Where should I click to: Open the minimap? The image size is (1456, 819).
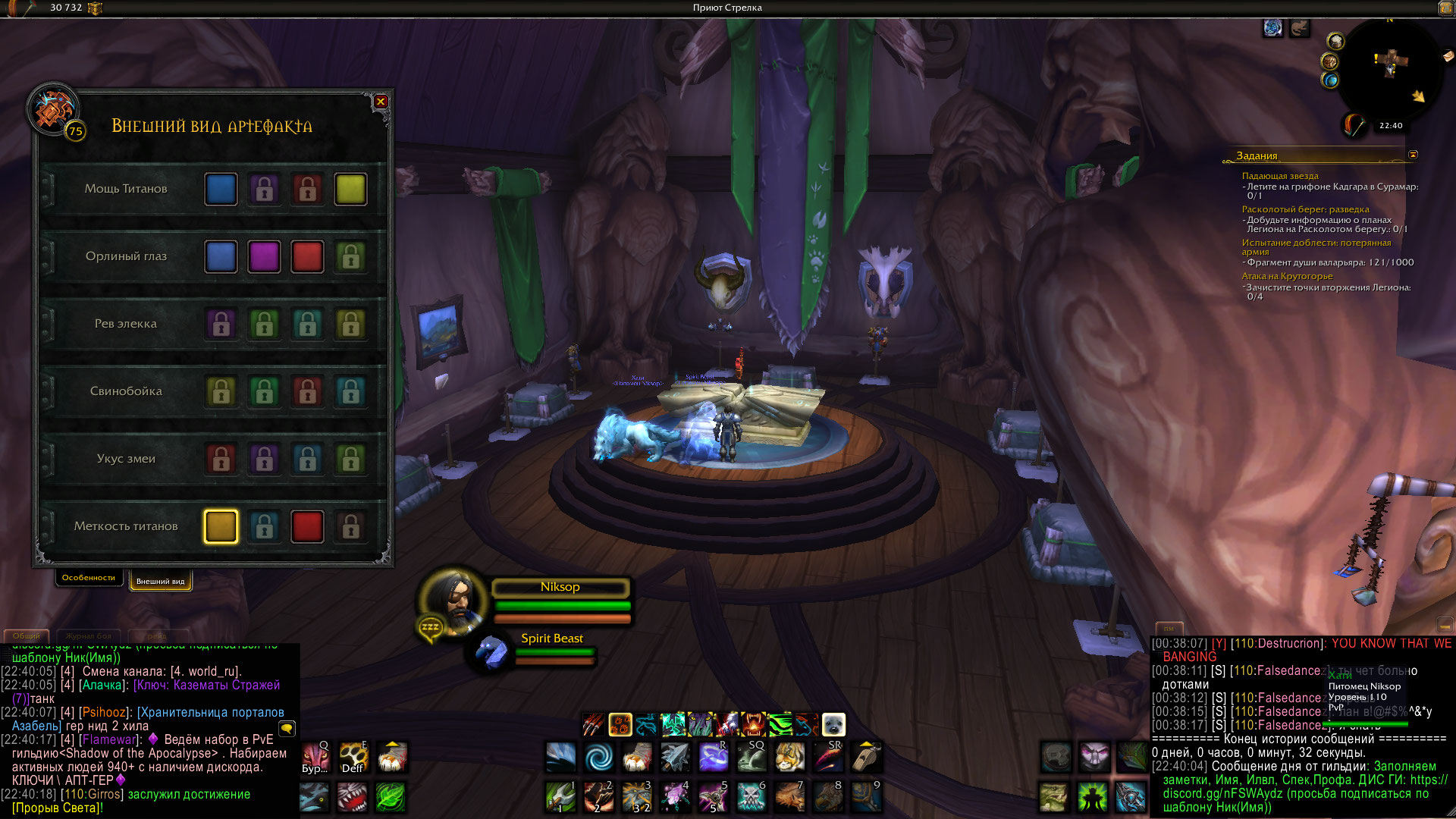pyautogui.click(x=1389, y=68)
